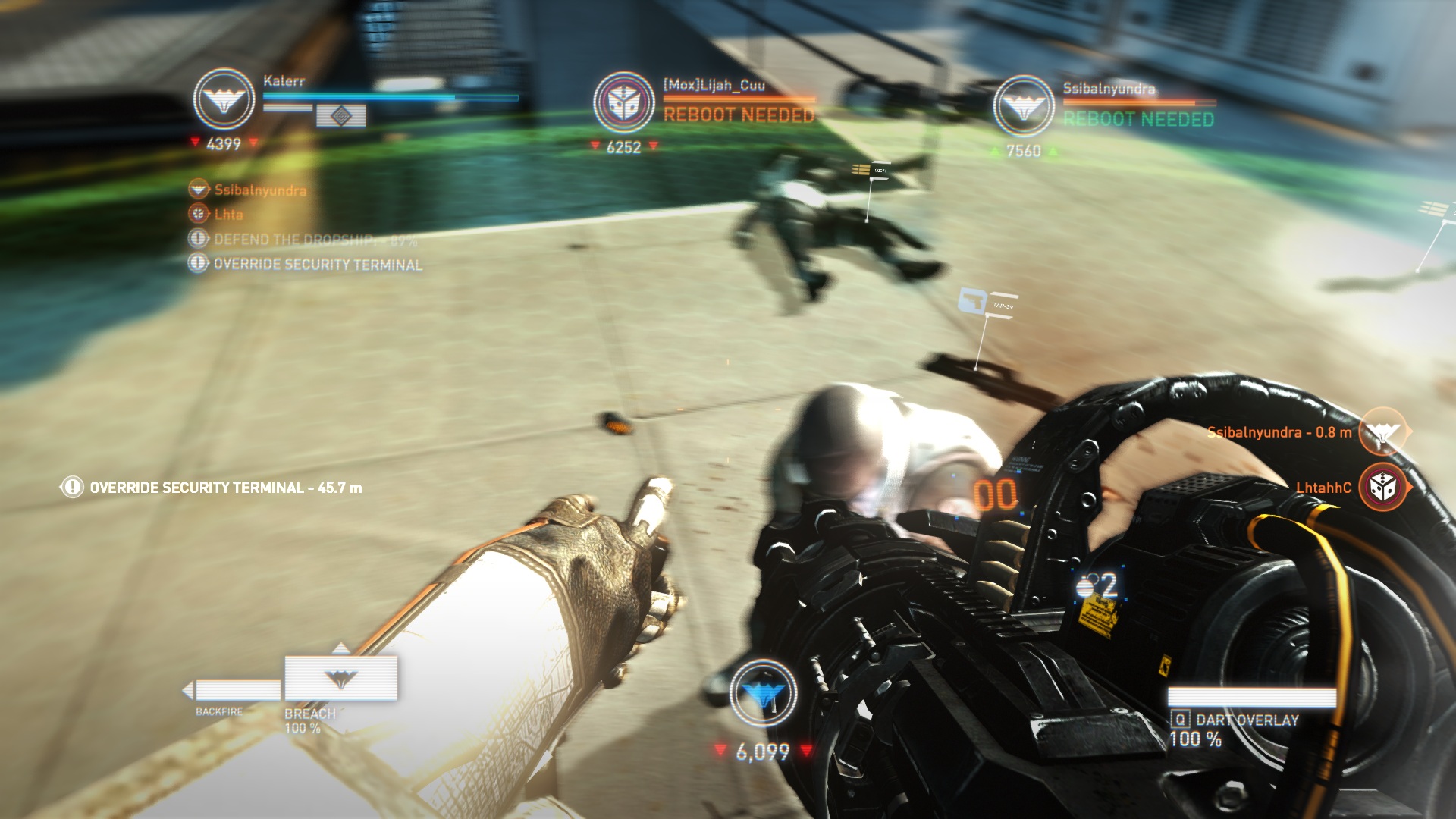Select [Mox]Lijah_Cuu's REBOOT NEEDED banner
Image resolution: width=1456 pixels, height=819 pixels.
(739, 116)
